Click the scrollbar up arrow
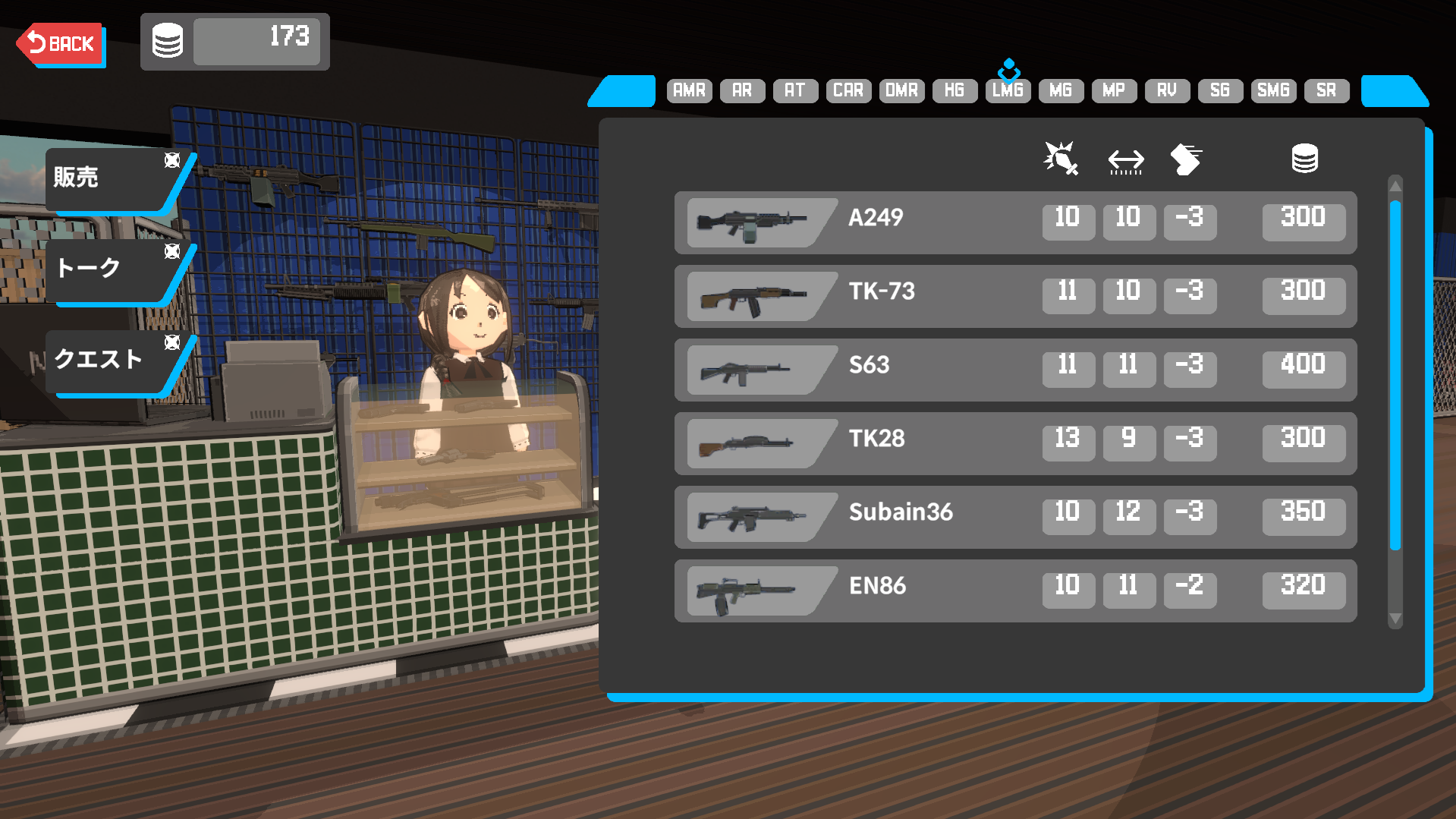 1395,186
